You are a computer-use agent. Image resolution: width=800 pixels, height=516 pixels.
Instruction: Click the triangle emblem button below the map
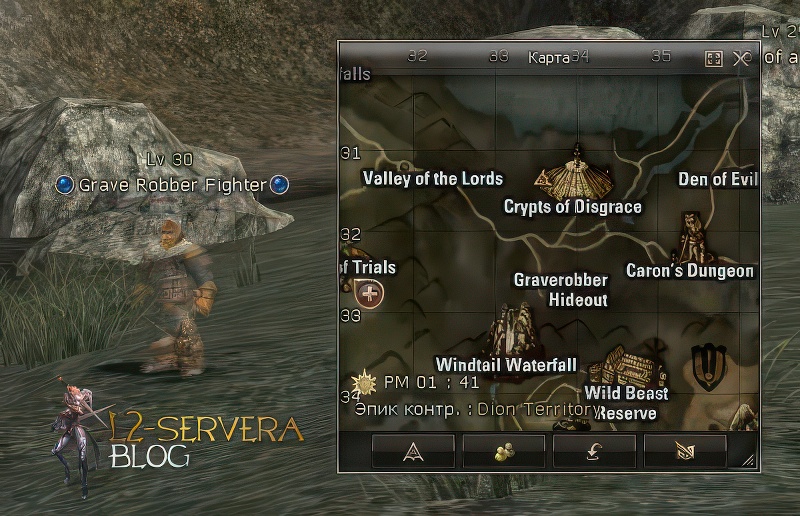click(x=413, y=451)
